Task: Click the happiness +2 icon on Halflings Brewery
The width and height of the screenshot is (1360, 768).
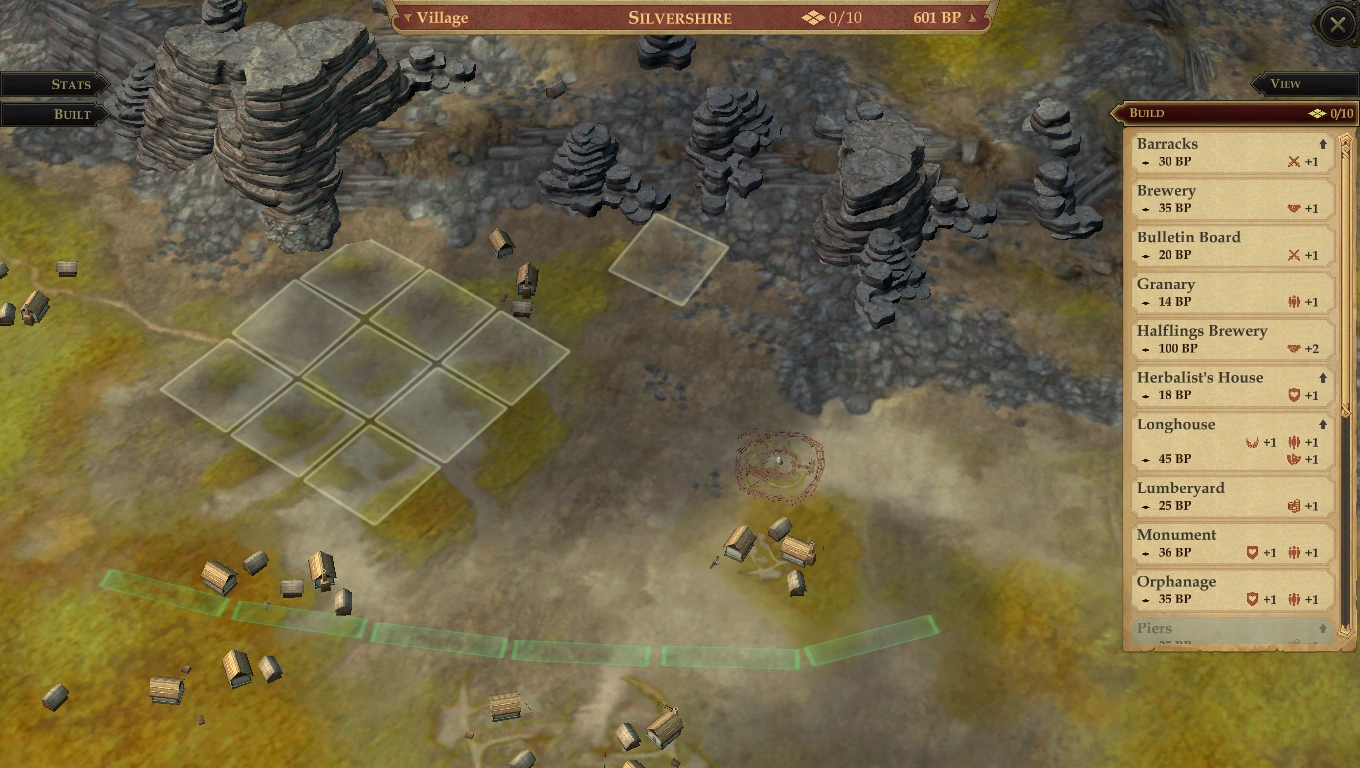Action: (x=1294, y=348)
